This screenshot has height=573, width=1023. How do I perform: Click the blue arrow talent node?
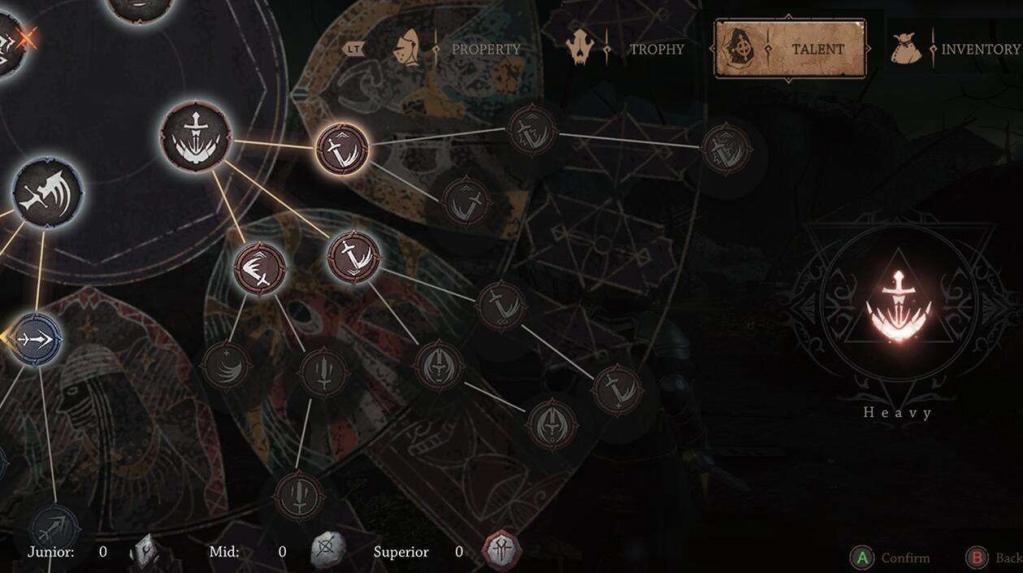[36, 338]
